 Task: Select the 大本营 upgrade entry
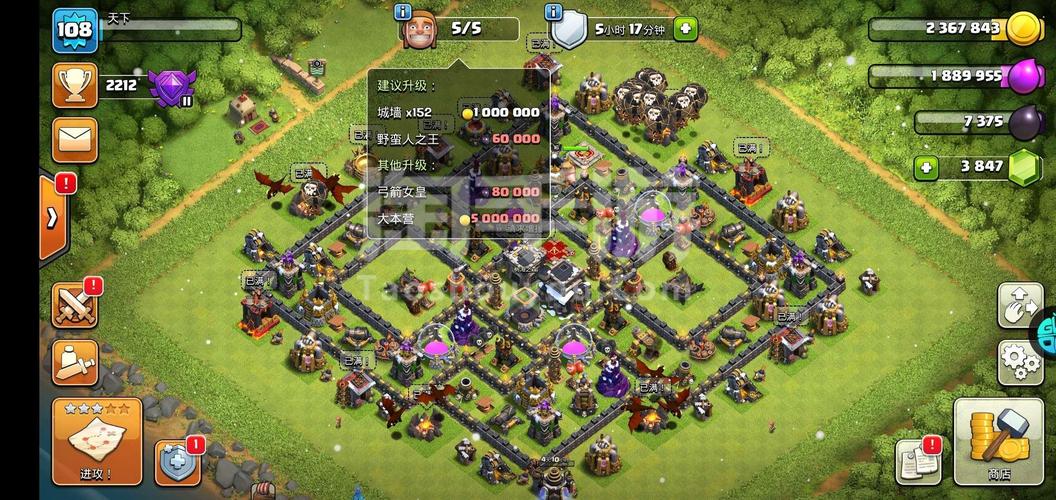coord(458,218)
